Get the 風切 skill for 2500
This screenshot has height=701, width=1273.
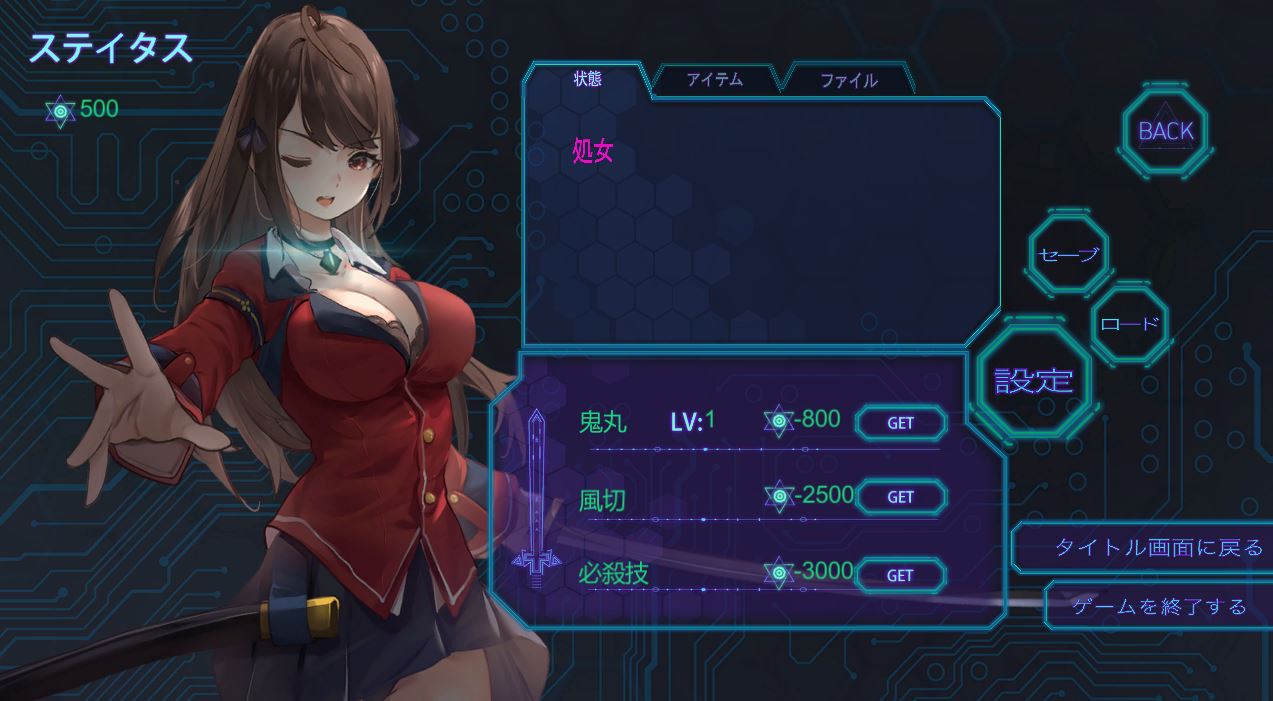(x=900, y=497)
